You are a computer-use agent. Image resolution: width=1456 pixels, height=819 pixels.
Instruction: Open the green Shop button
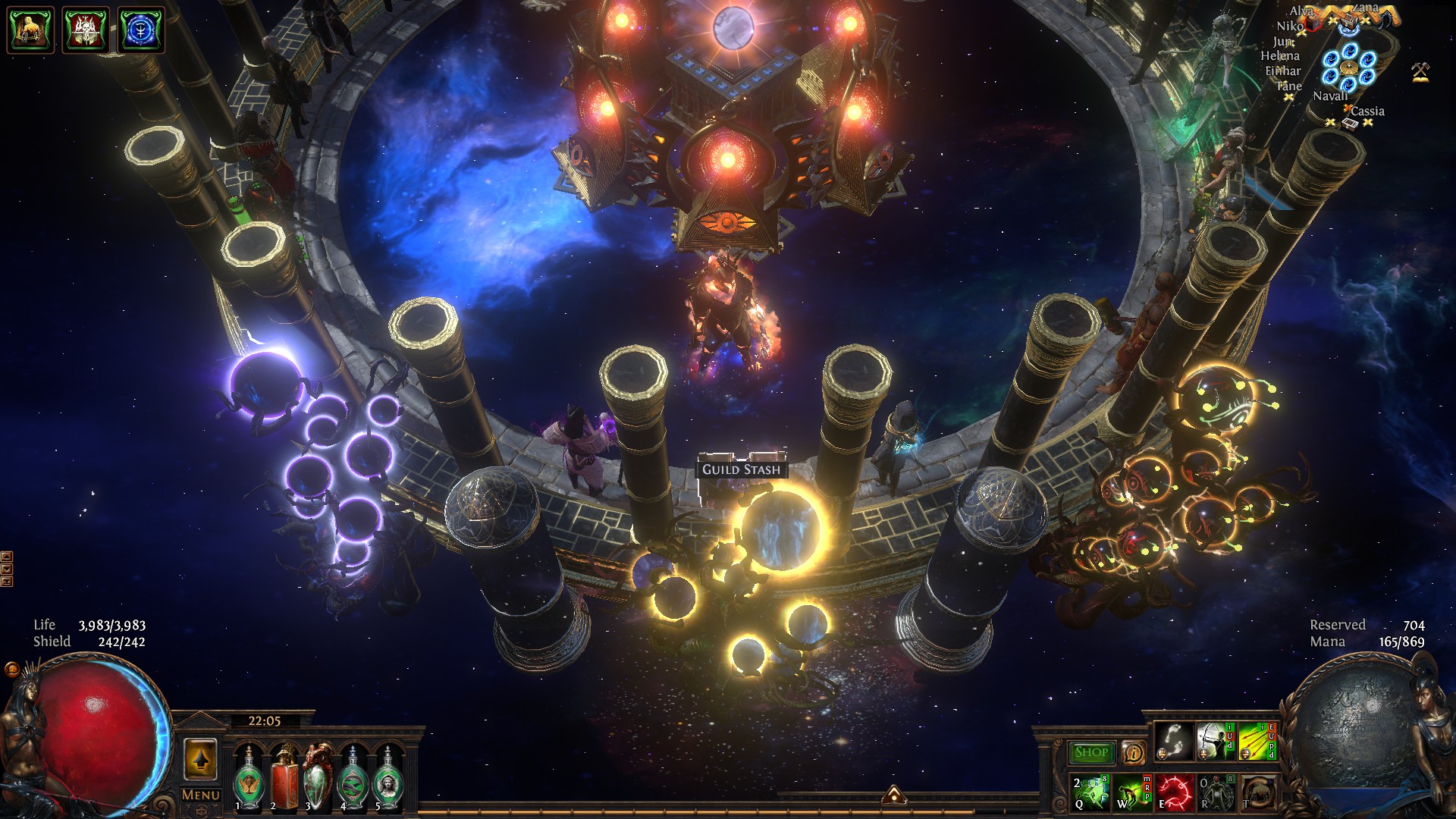pos(1091,752)
